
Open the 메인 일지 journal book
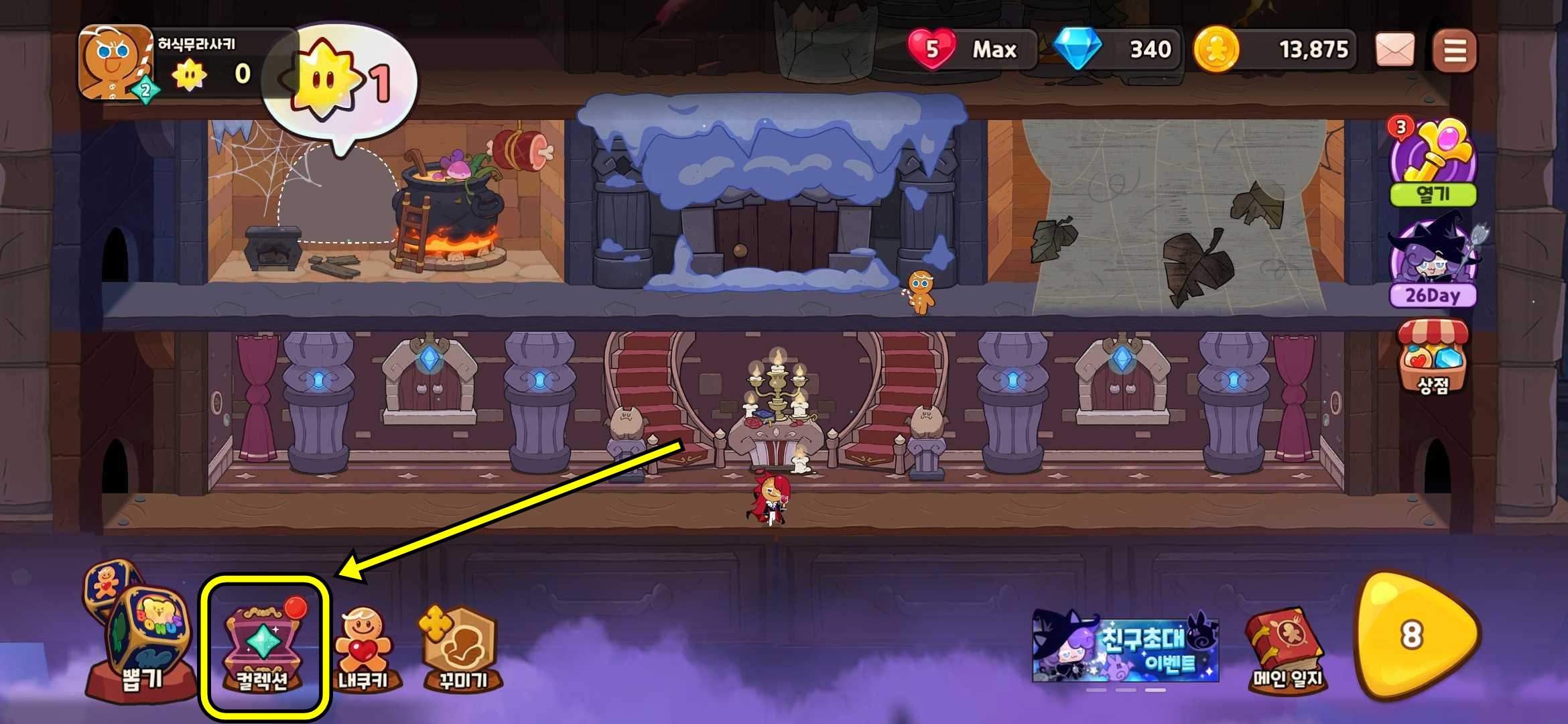(1286, 650)
